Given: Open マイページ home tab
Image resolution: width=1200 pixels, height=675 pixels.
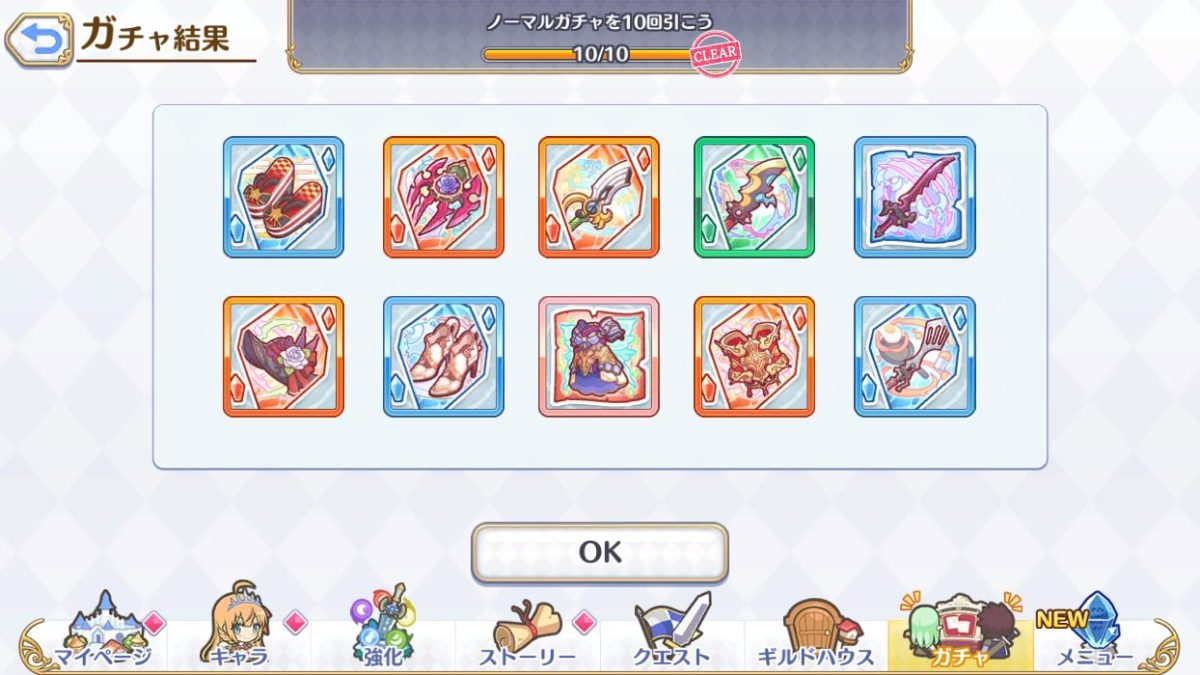Looking at the screenshot, I should point(103,630).
